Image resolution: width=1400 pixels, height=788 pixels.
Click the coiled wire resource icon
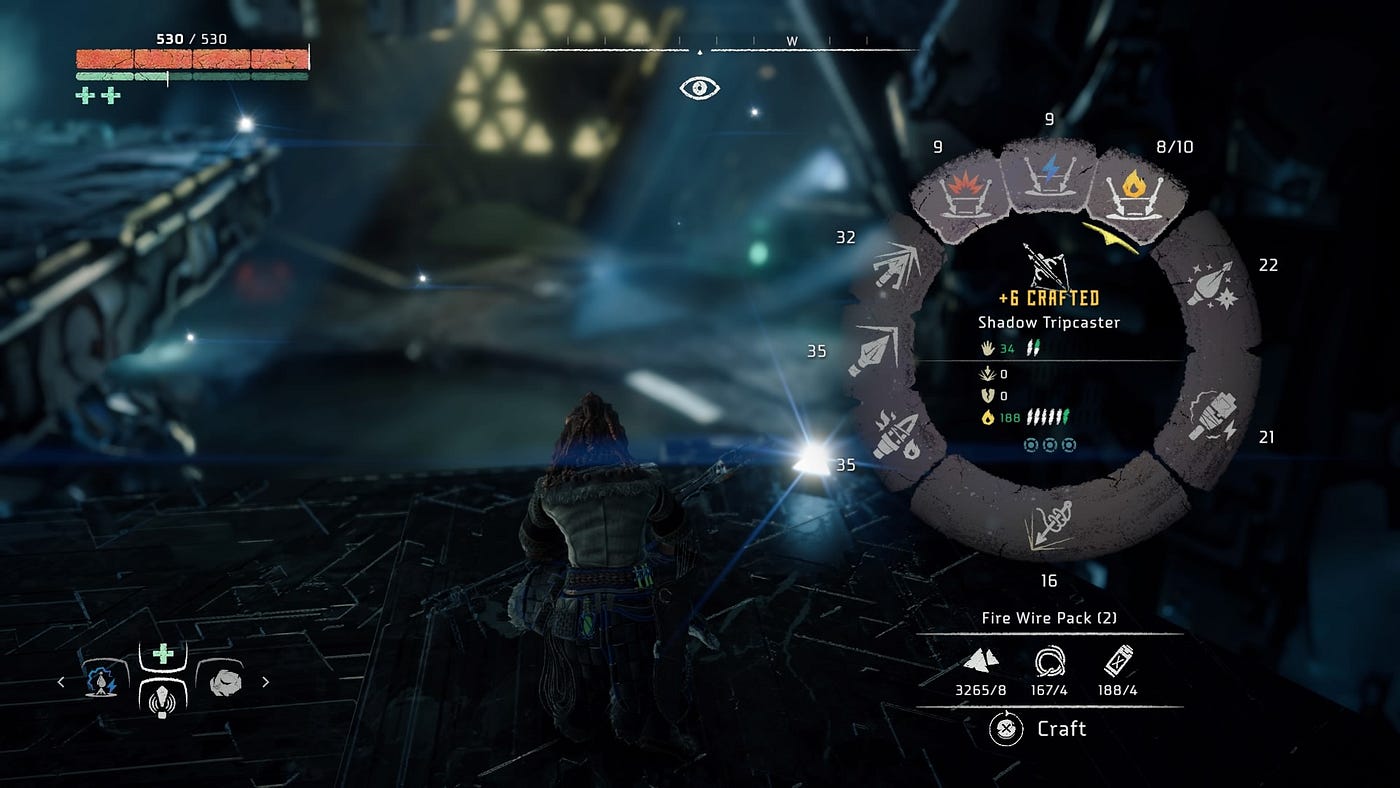(1049, 661)
